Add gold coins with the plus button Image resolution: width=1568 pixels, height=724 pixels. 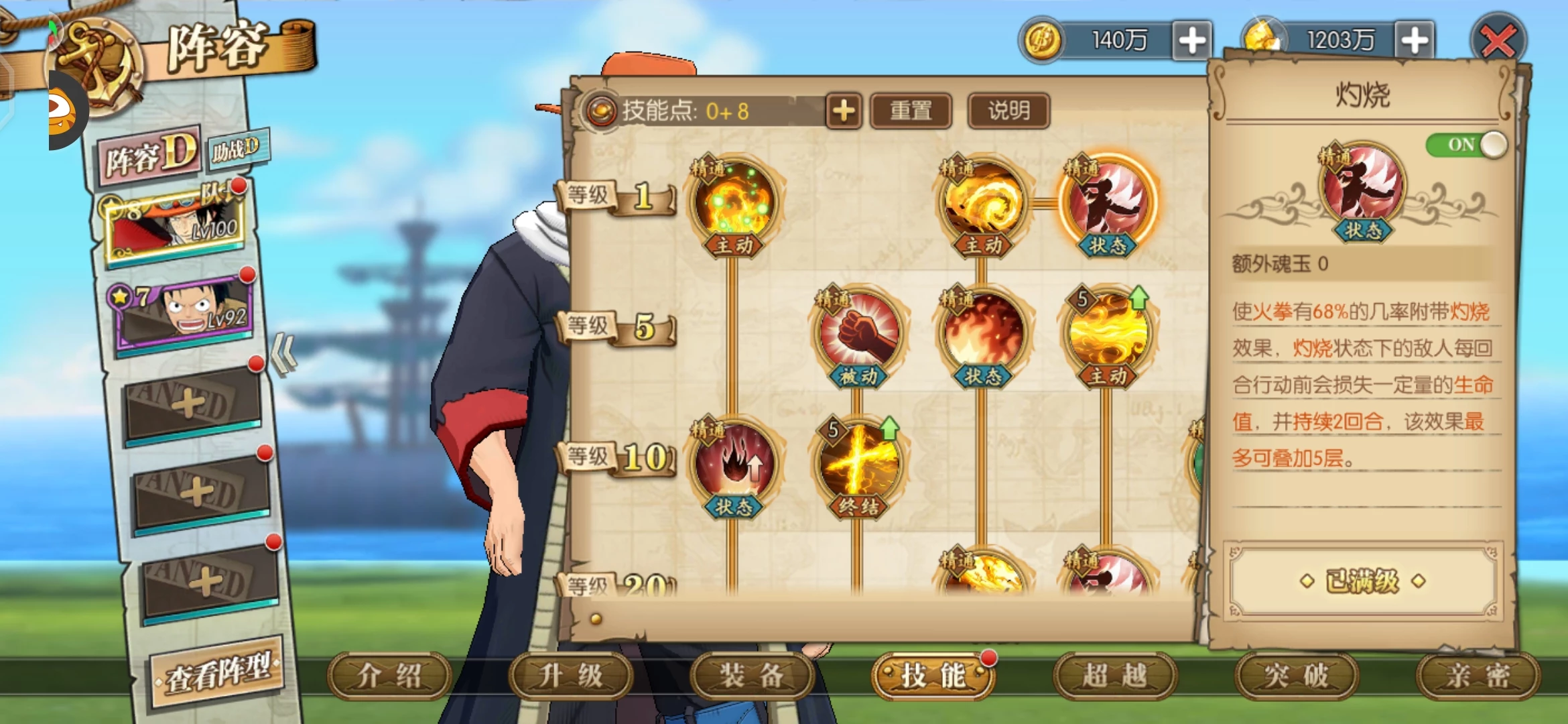1192,41
